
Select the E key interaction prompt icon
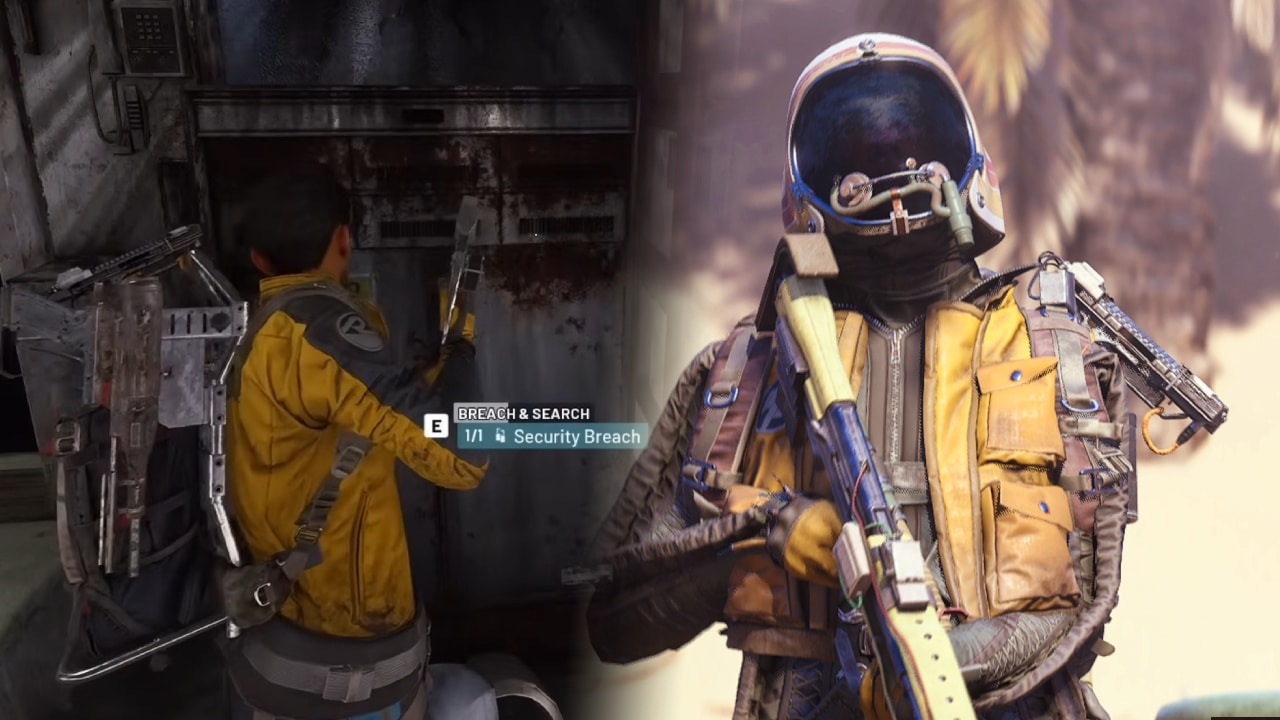436,428
